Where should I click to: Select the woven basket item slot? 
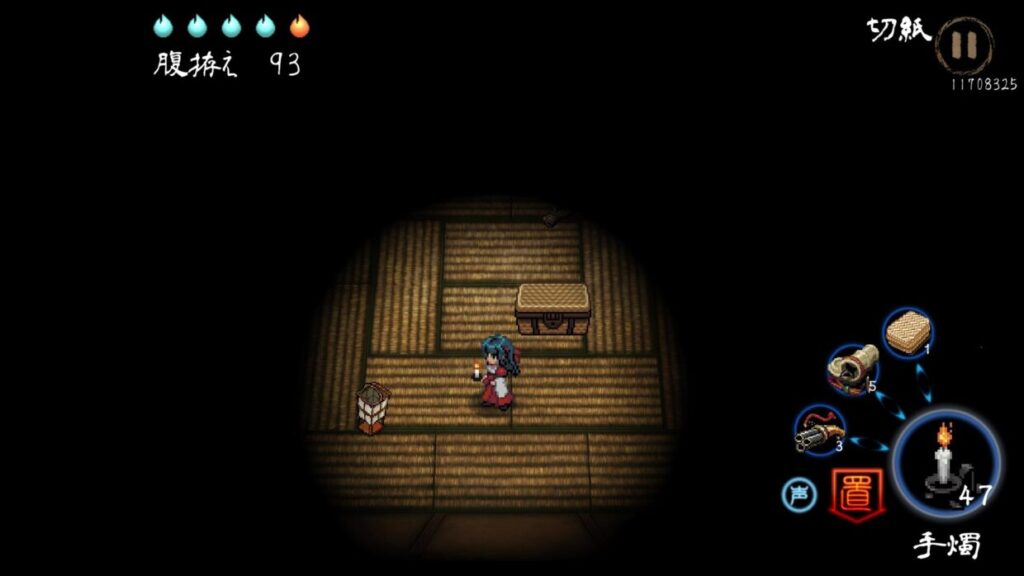coord(908,333)
